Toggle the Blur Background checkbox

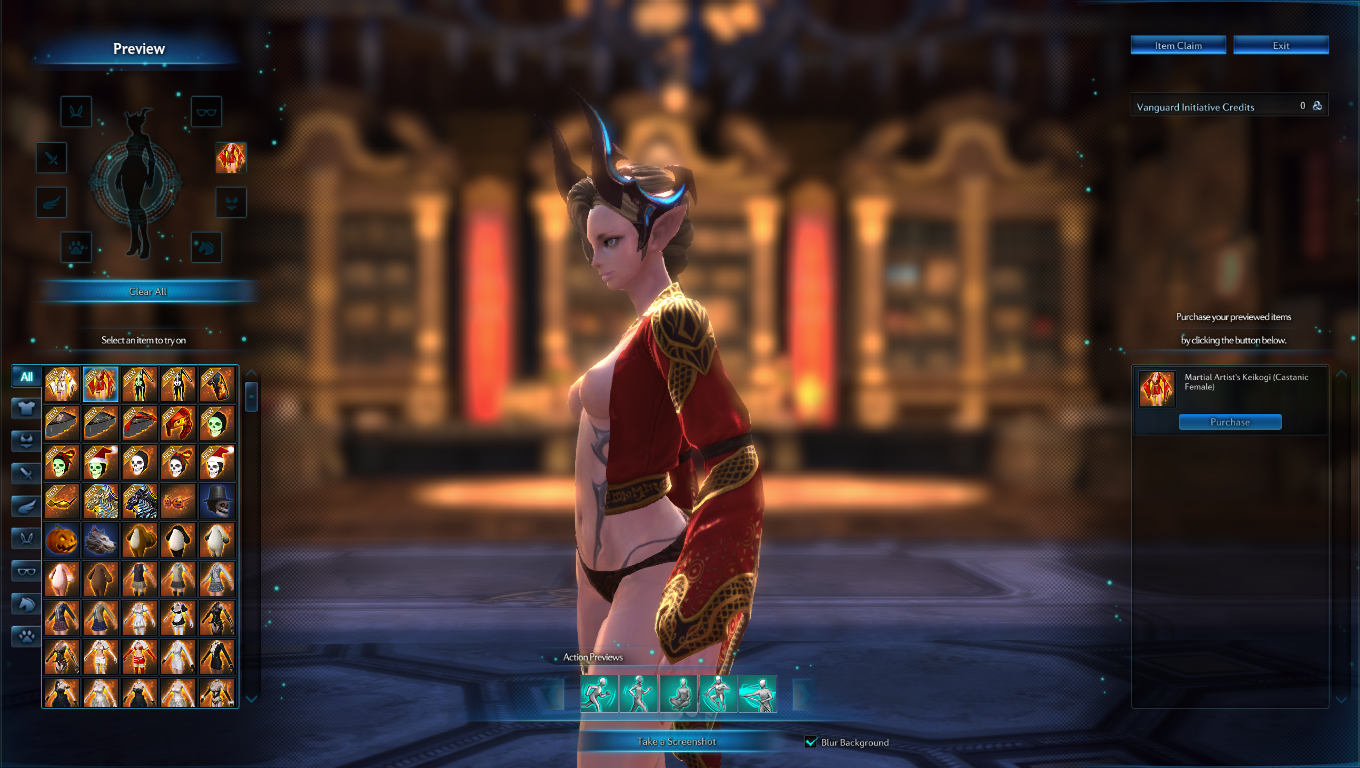[812, 742]
